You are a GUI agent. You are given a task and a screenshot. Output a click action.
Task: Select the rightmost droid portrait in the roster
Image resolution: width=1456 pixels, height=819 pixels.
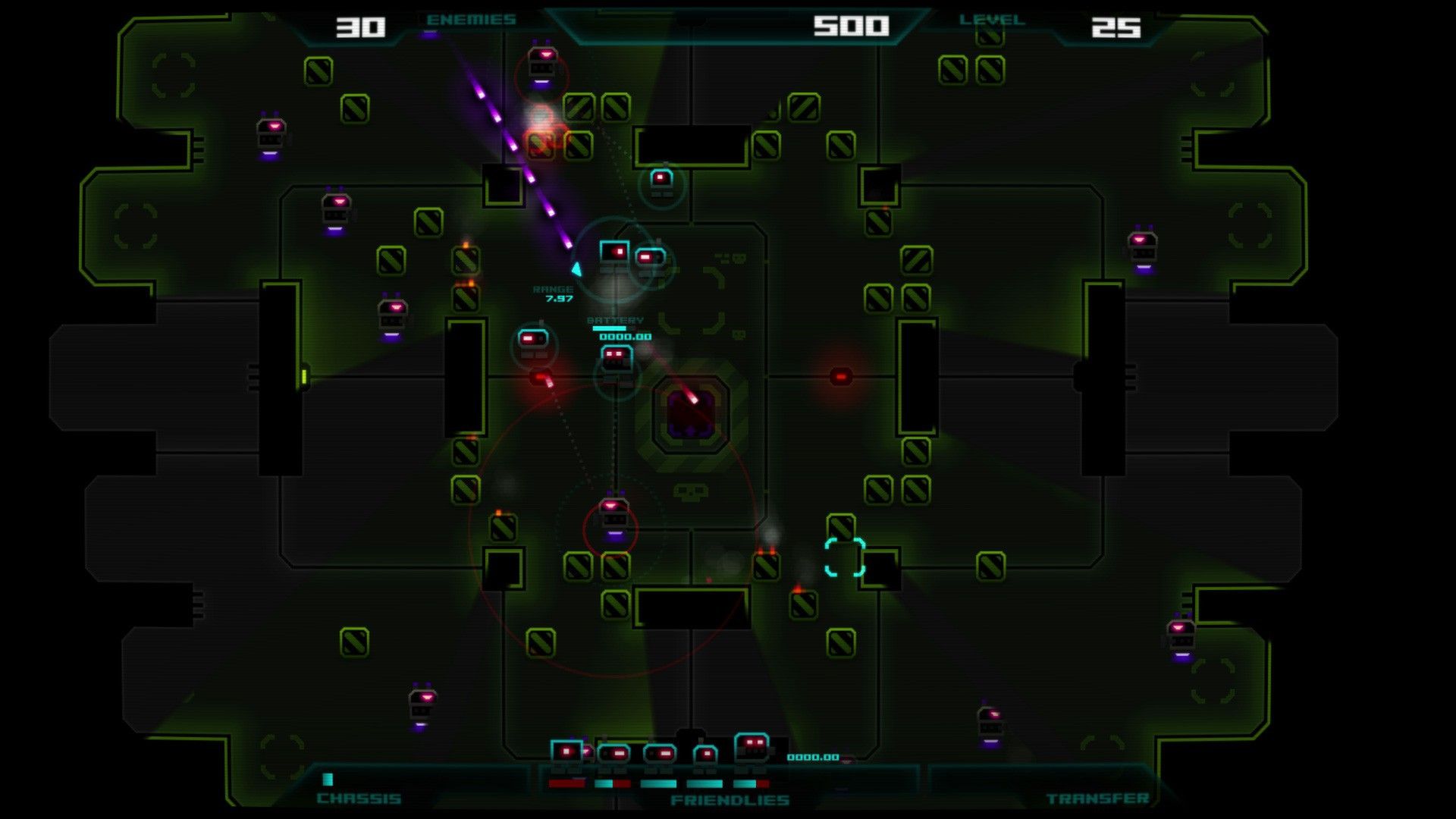pos(751,747)
